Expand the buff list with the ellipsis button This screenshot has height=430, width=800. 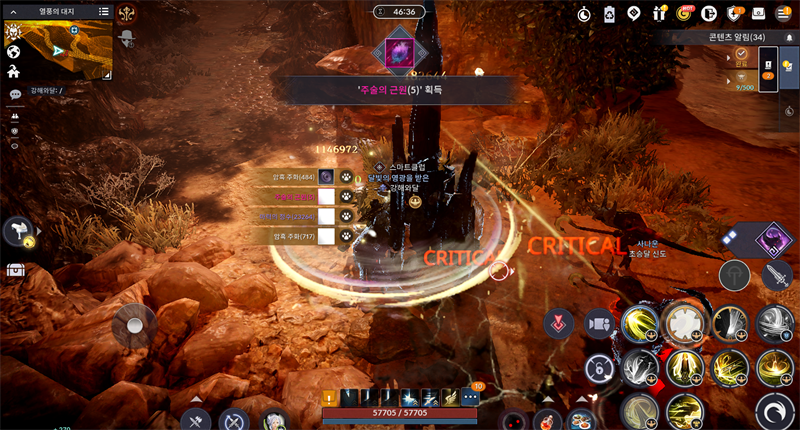[470, 397]
